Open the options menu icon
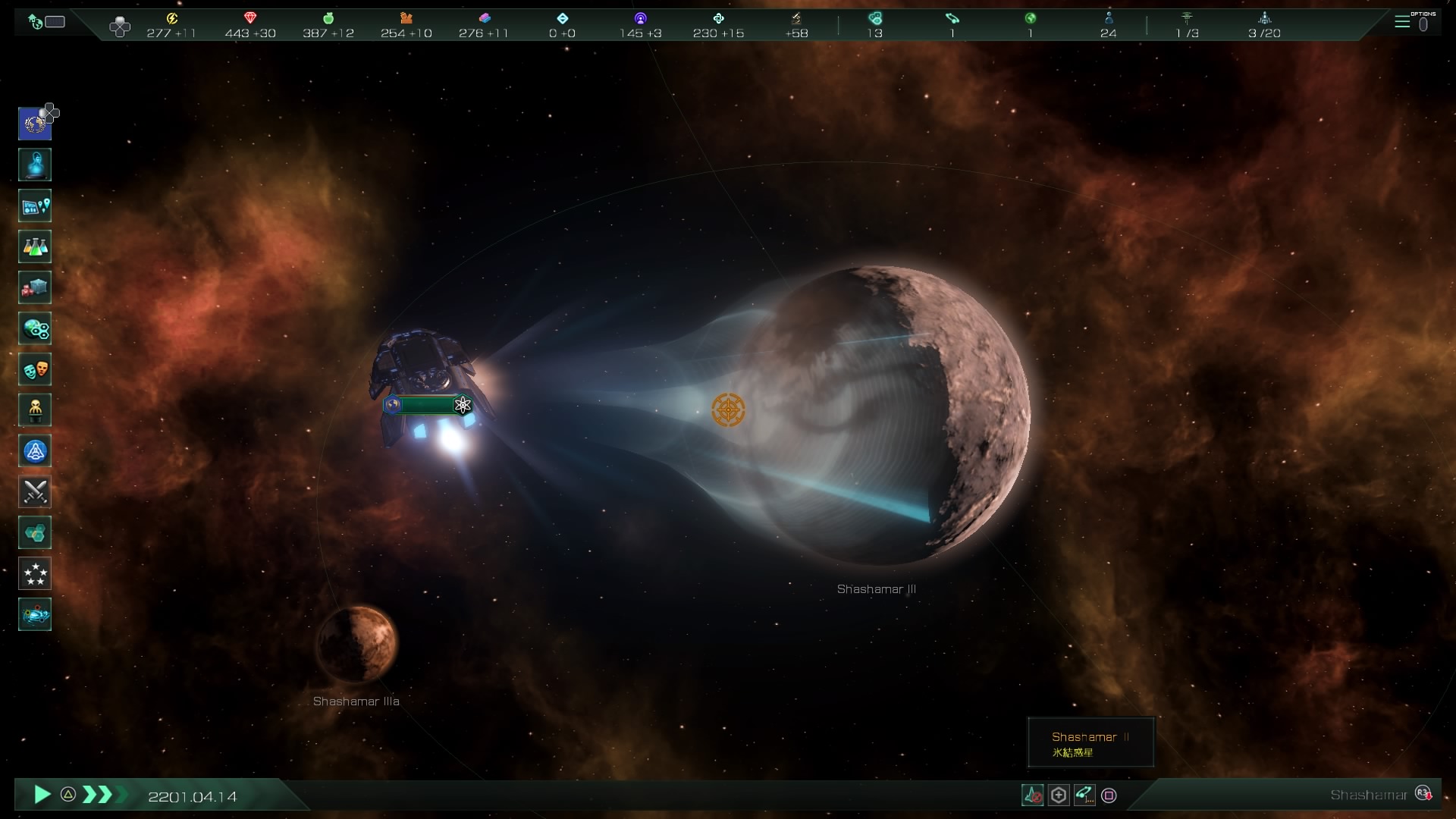Image resolution: width=1456 pixels, height=819 pixels. (1402, 22)
